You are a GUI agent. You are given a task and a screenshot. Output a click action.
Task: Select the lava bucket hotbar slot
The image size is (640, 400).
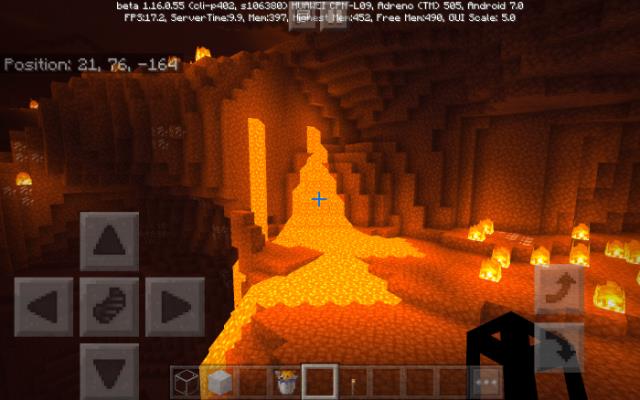pos(286,382)
